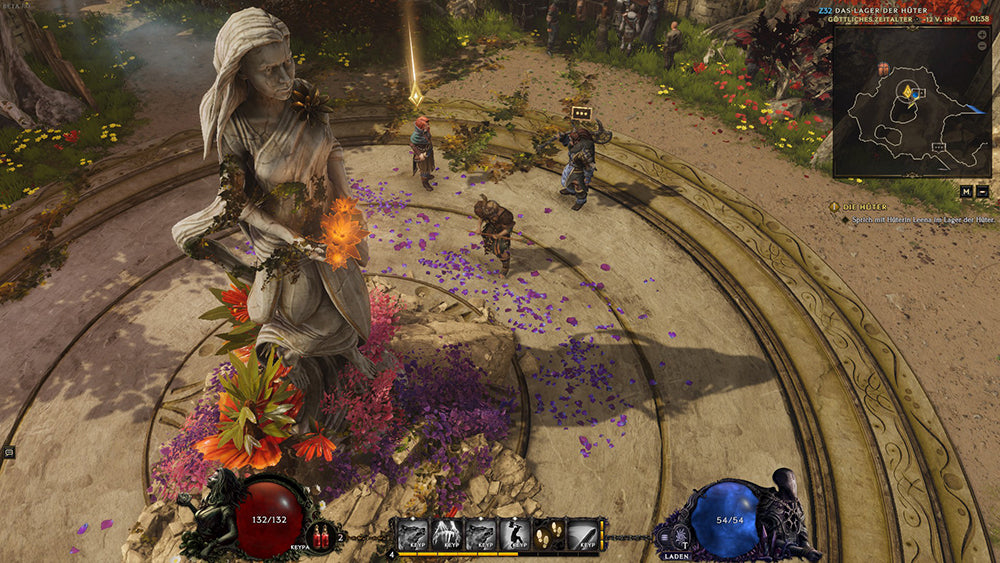Use the red health potion slot
The width and height of the screenshot is (1000, 563).
click(x=322, y=536)
